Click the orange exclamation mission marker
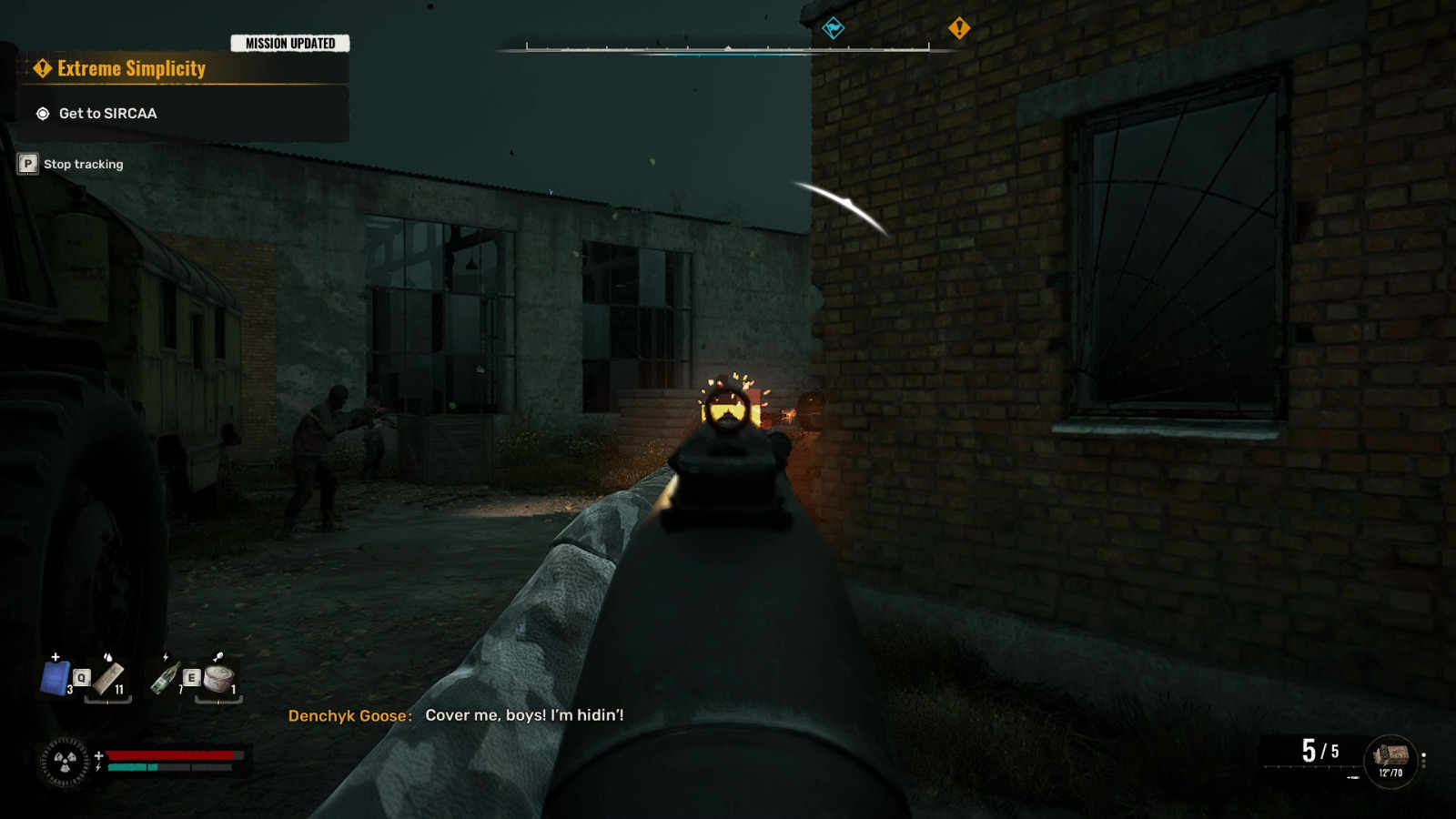Screen dimensions: 1456x819 click(x=957, y=28)
